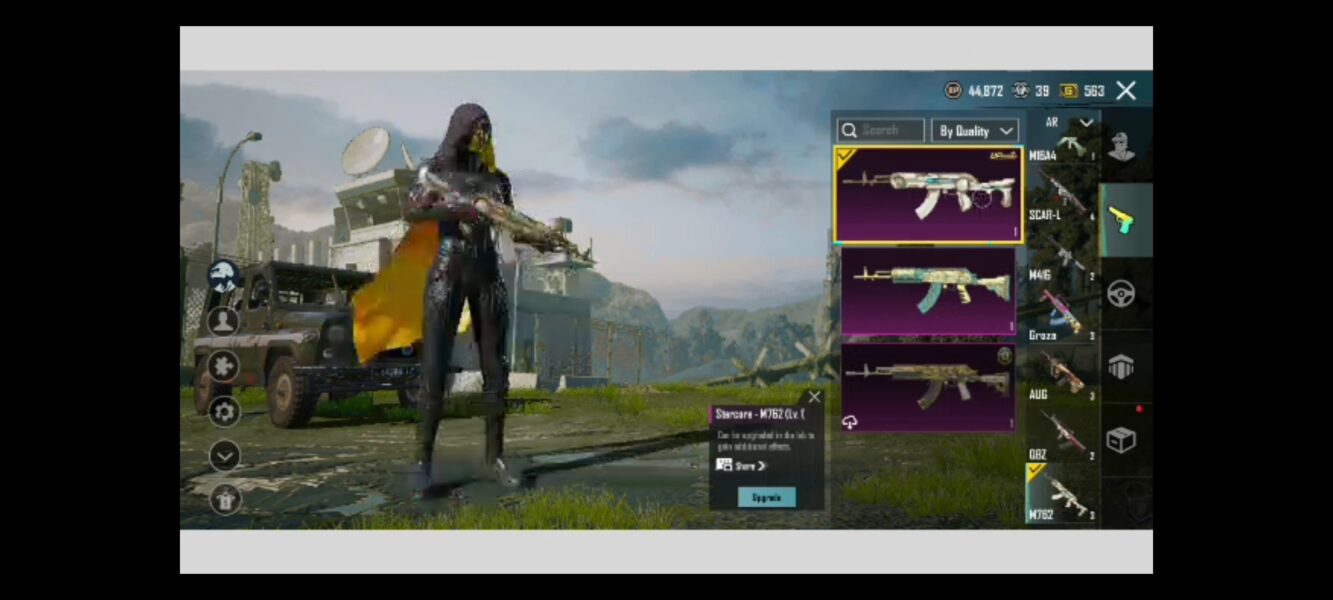Pick the M16A4 weapon entry

[1062, 146]
